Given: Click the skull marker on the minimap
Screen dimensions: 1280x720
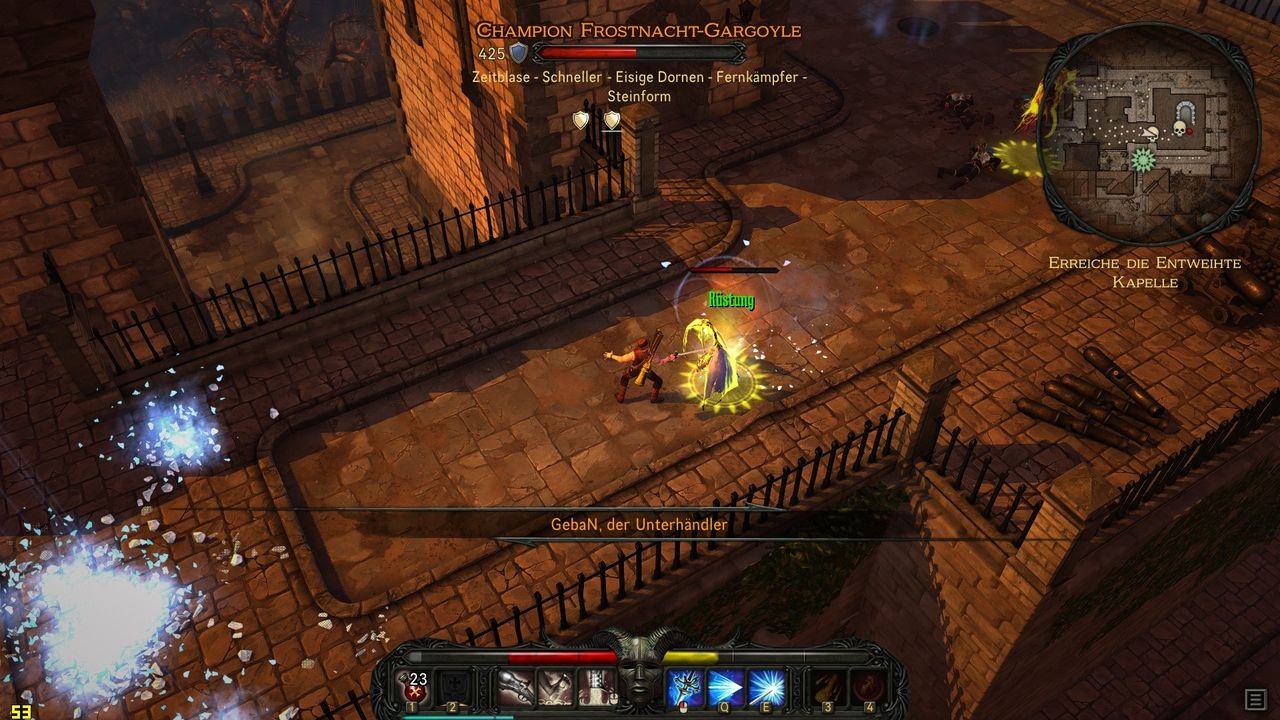Looking at the screenshot, I should [1179, 129].
